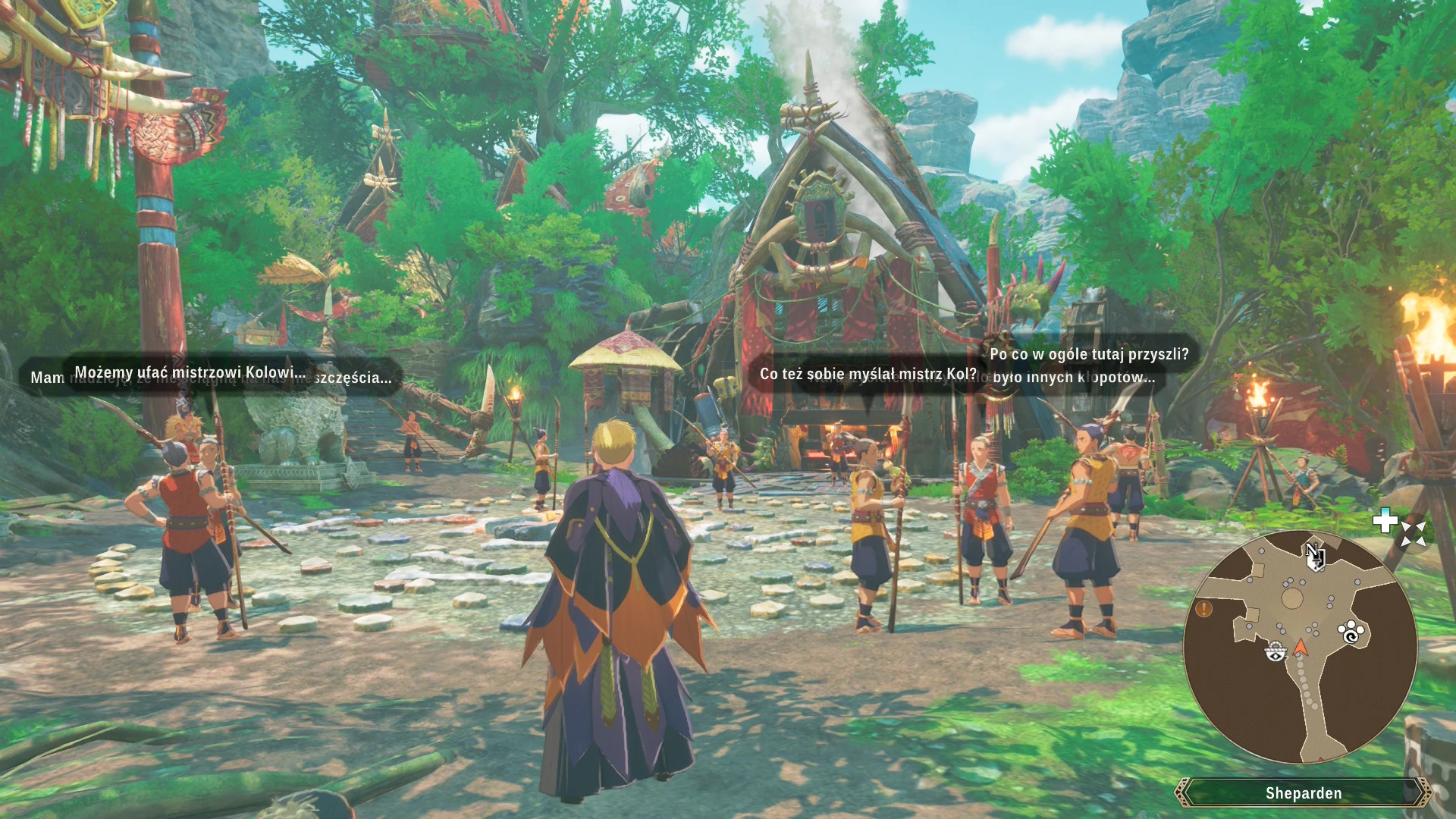Click the basket-shaped shop icon on minimap
Viewport: 1456px width, 819px height.
pyautogui.click(x=1276, y=651)
